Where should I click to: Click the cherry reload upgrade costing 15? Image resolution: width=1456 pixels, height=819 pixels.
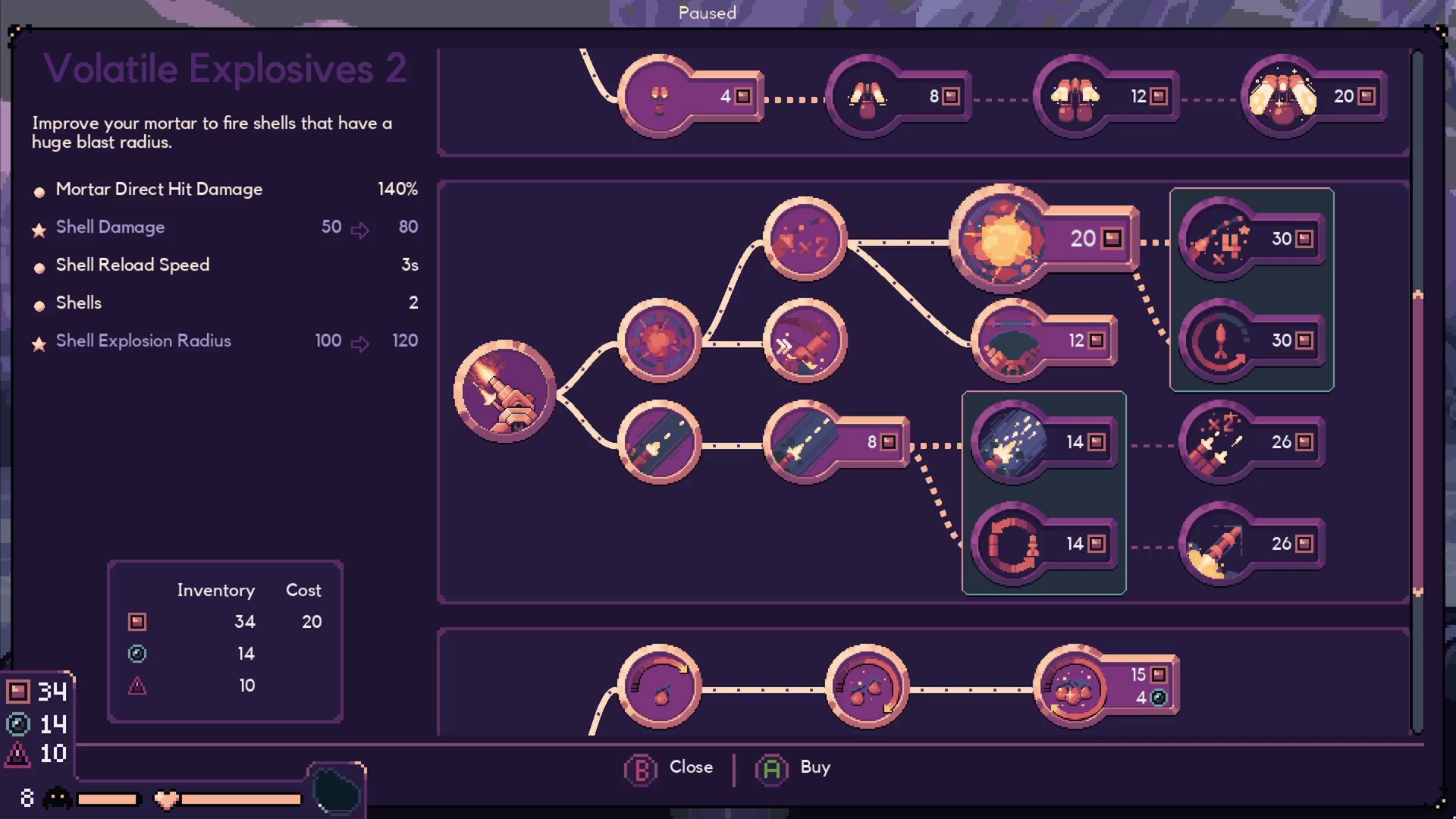[x=1072, y=686]
